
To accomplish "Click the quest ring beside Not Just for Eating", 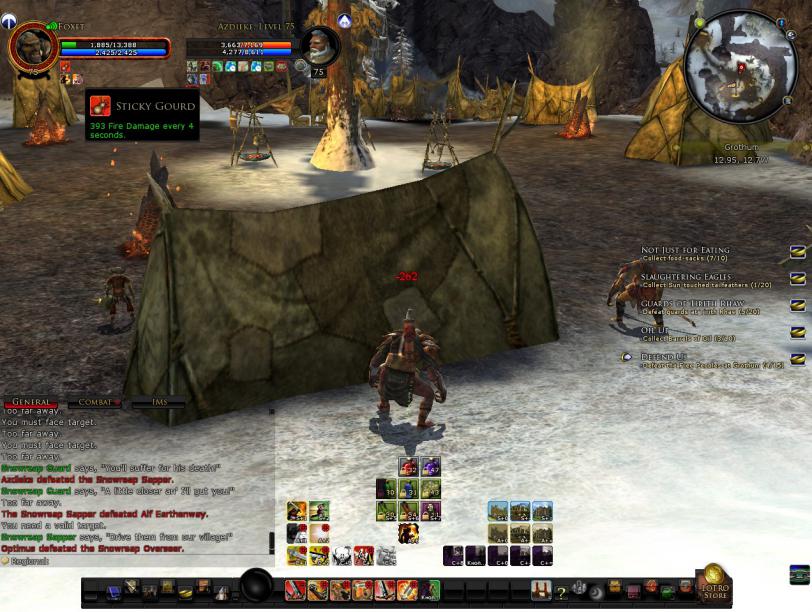I will pyautogui.click(x=798, y=252).
